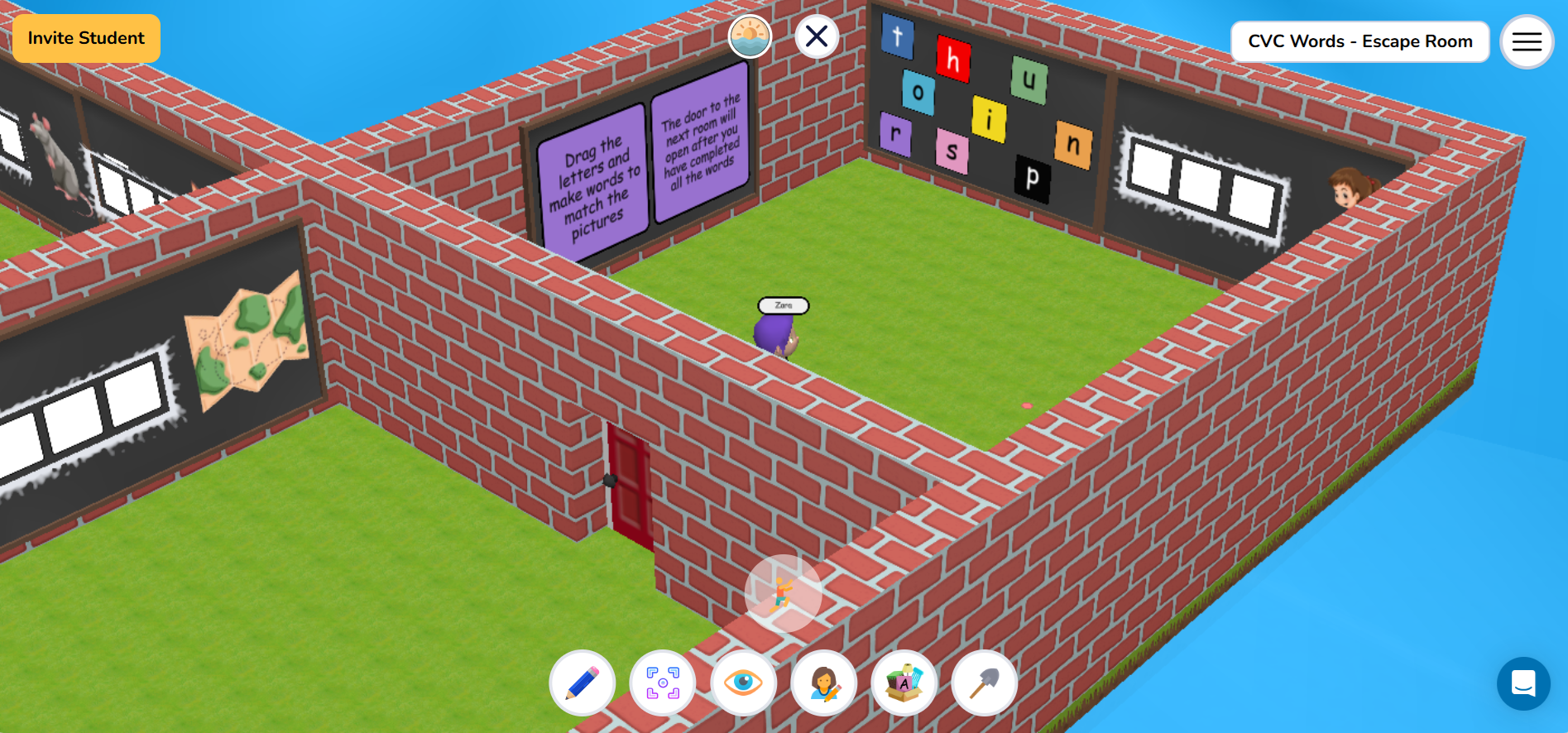Open the hamburger menu in the top right
The height and width of the screenshot is (733, 1568).
(1526, 41)
